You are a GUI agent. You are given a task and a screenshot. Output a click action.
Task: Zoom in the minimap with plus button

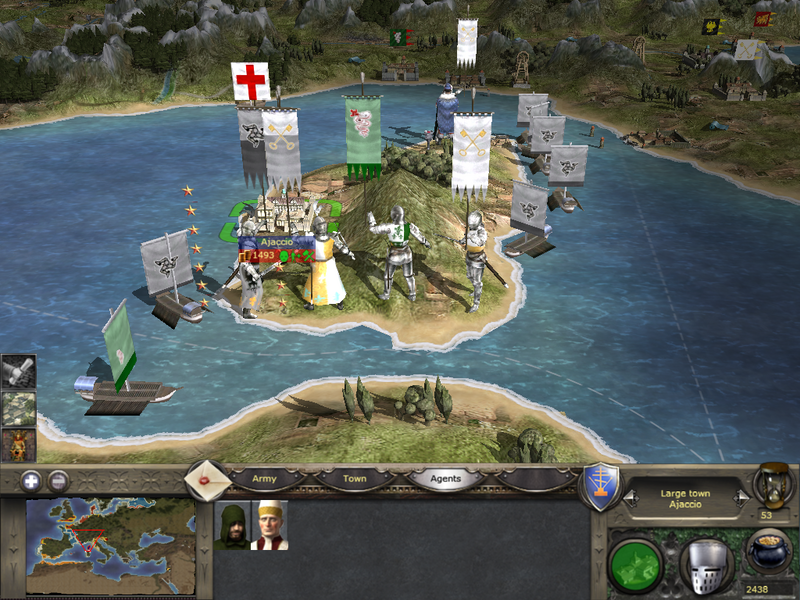point(30,480)
